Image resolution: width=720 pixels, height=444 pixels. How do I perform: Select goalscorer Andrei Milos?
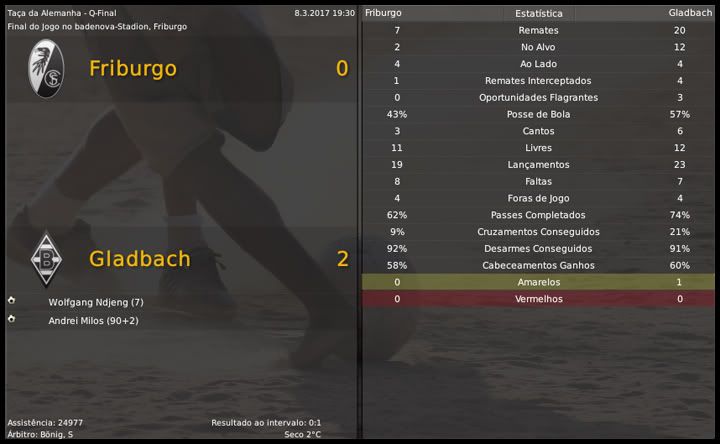click(x=93, y=320)
